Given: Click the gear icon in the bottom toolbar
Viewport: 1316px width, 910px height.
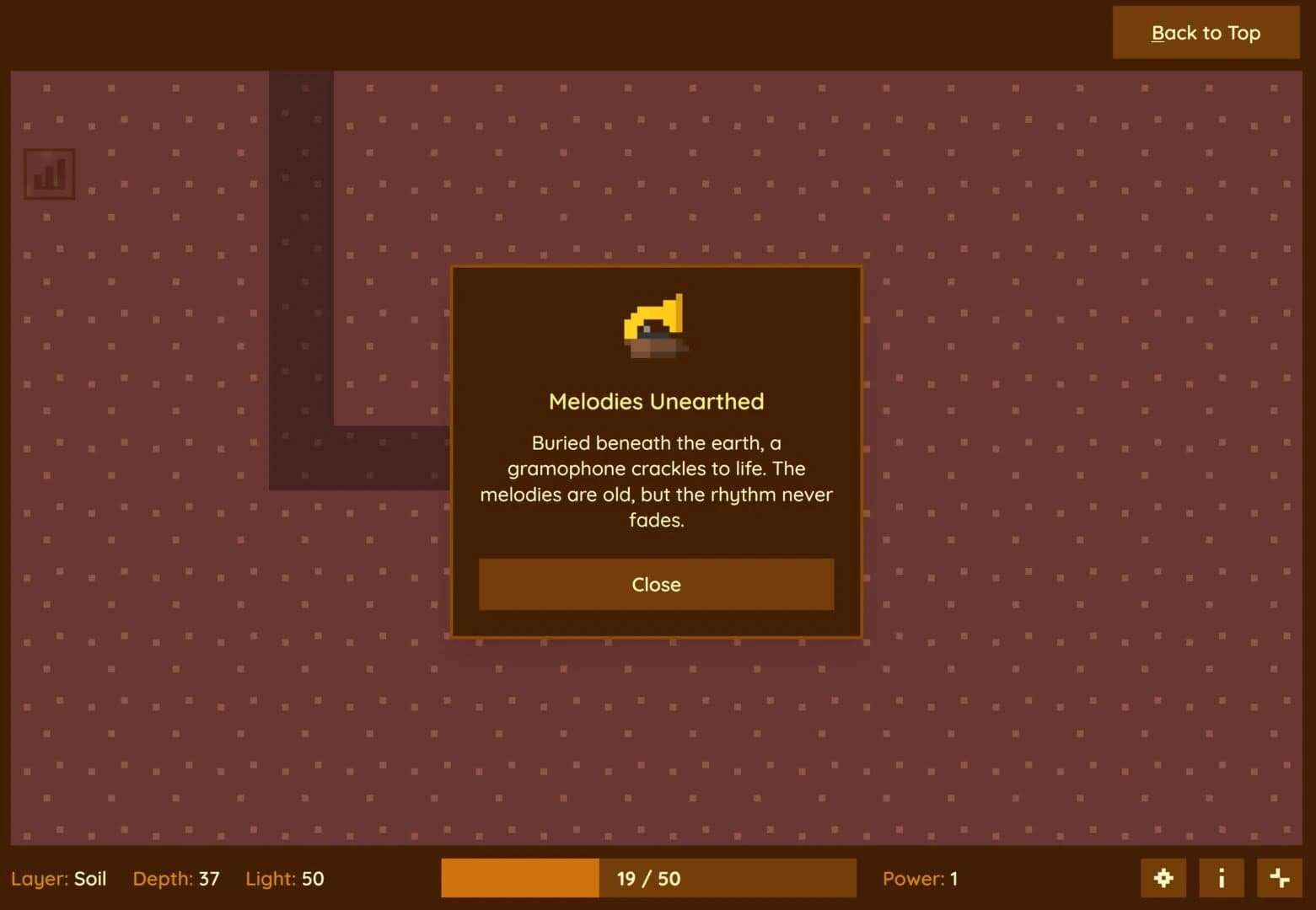Looking at the screenshot, I should [x=1163, y=877].
